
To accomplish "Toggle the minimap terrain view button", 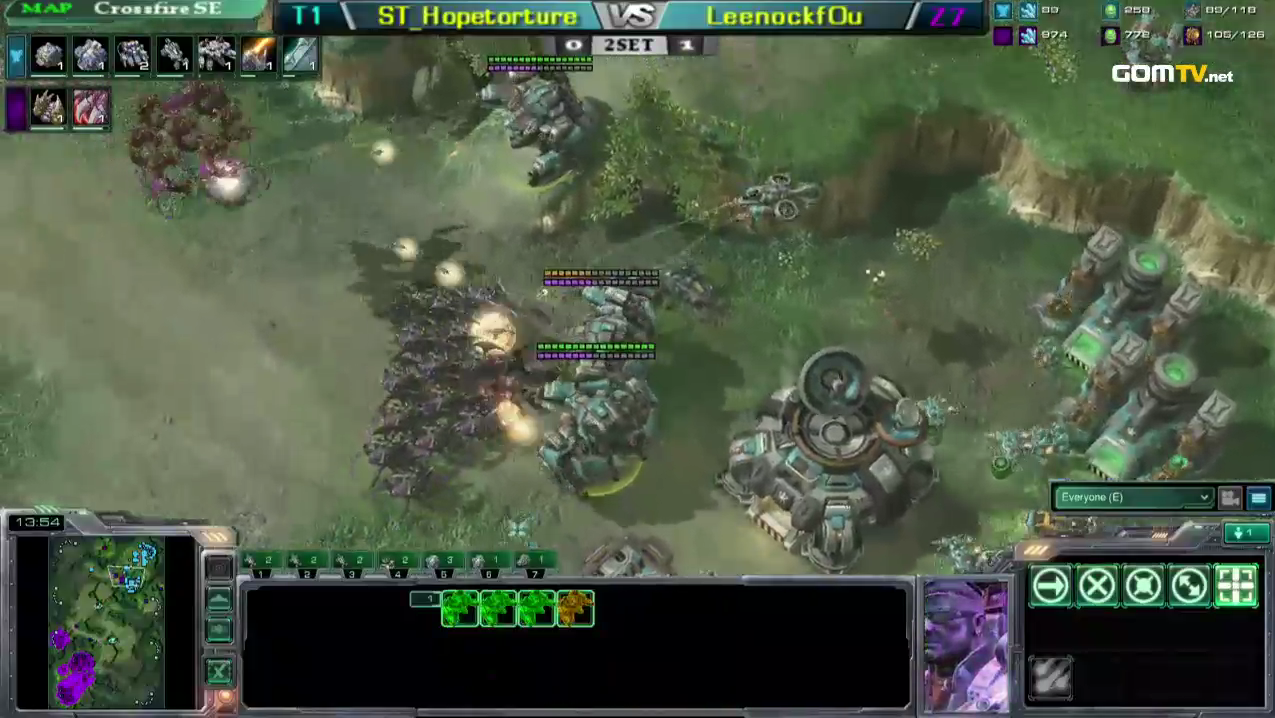I will click(219, 600).
